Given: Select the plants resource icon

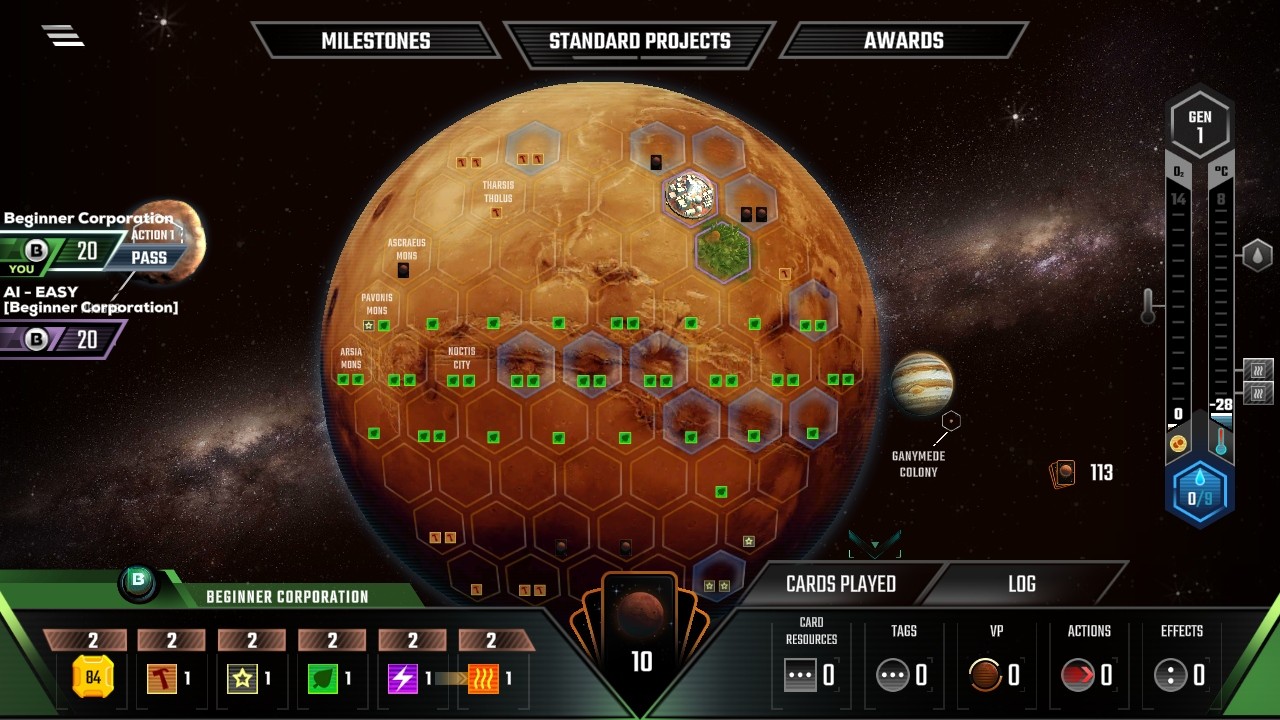Looking at the screenshot, I should tap(321, 678).
